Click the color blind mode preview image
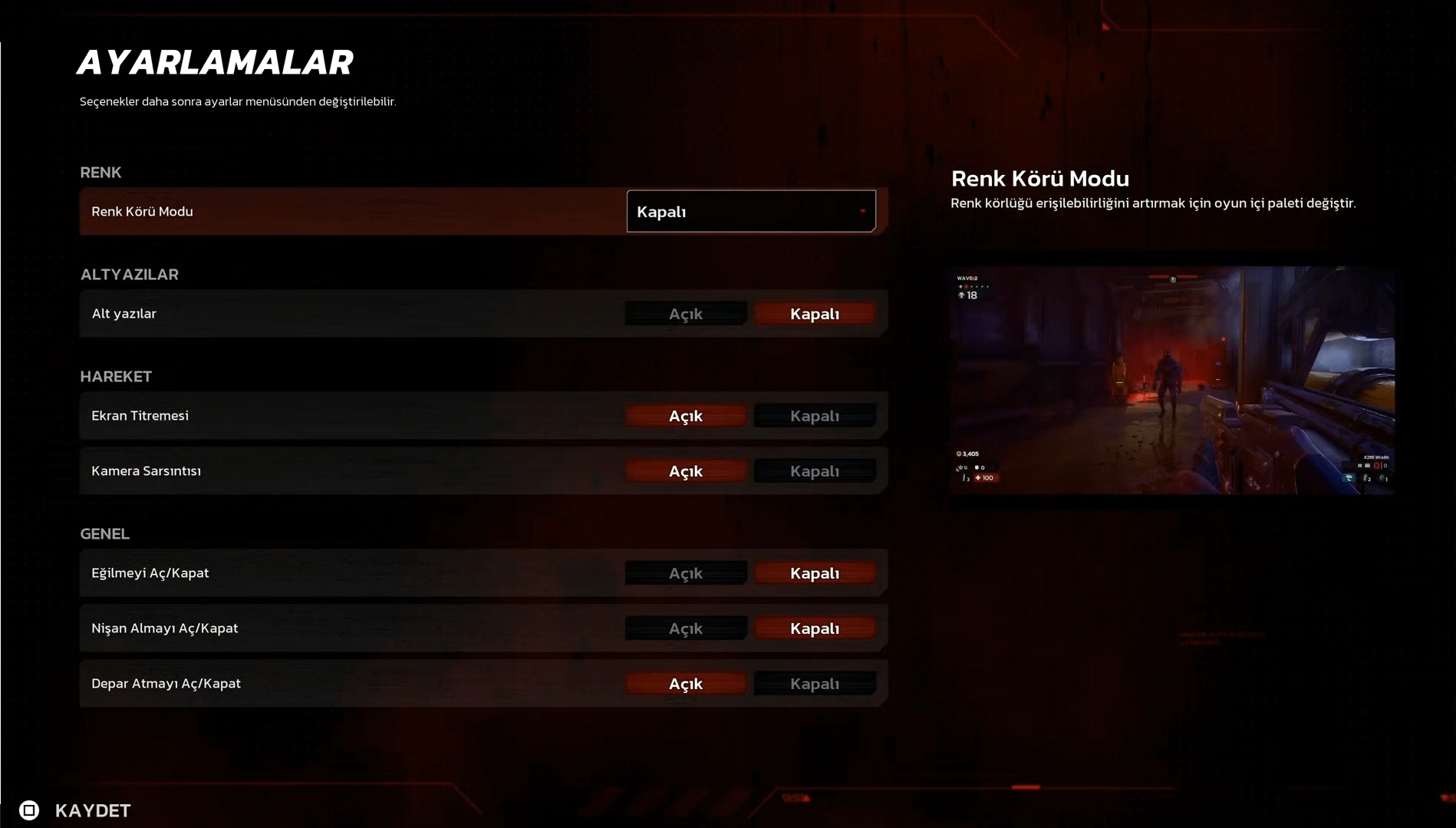 coord(1171,380)
